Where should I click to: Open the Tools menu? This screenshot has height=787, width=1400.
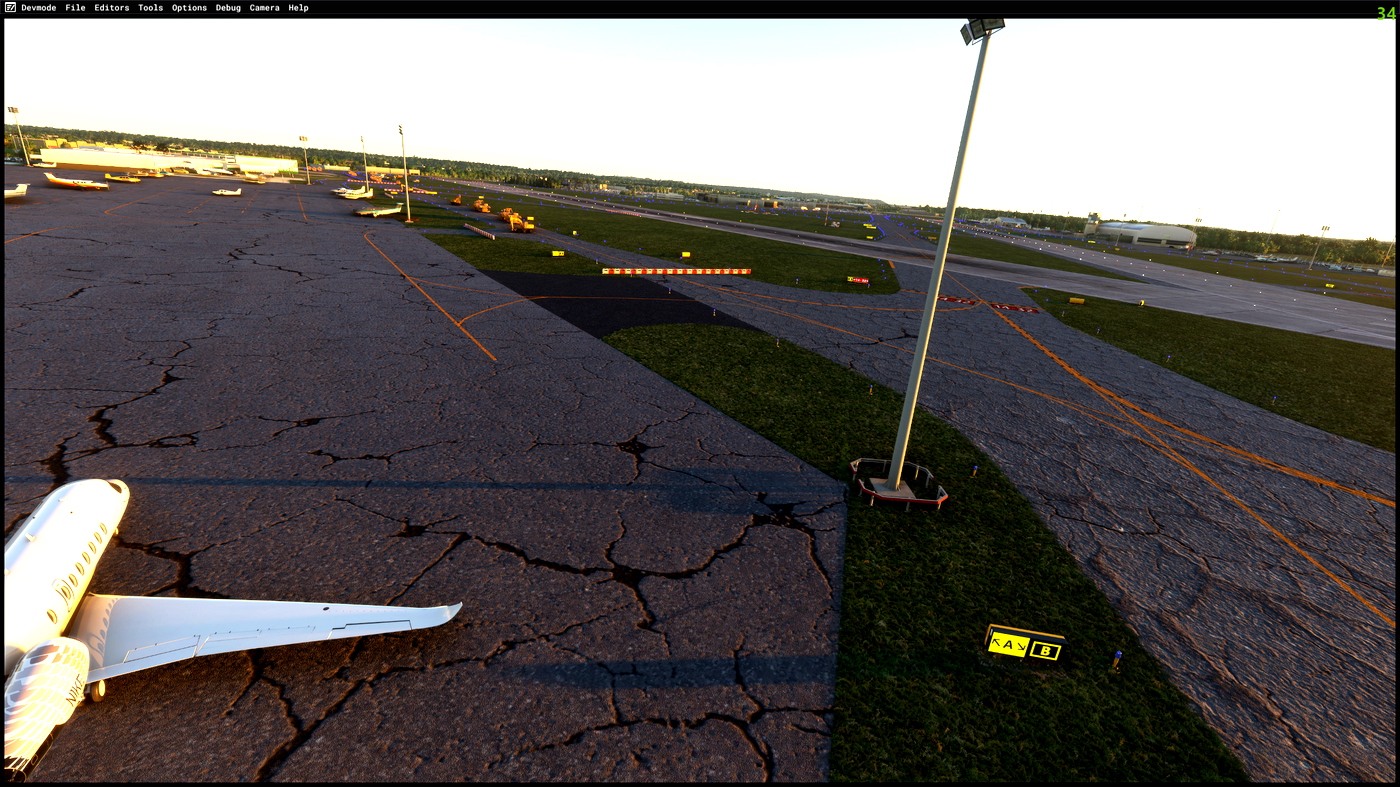tap(149, 7)
